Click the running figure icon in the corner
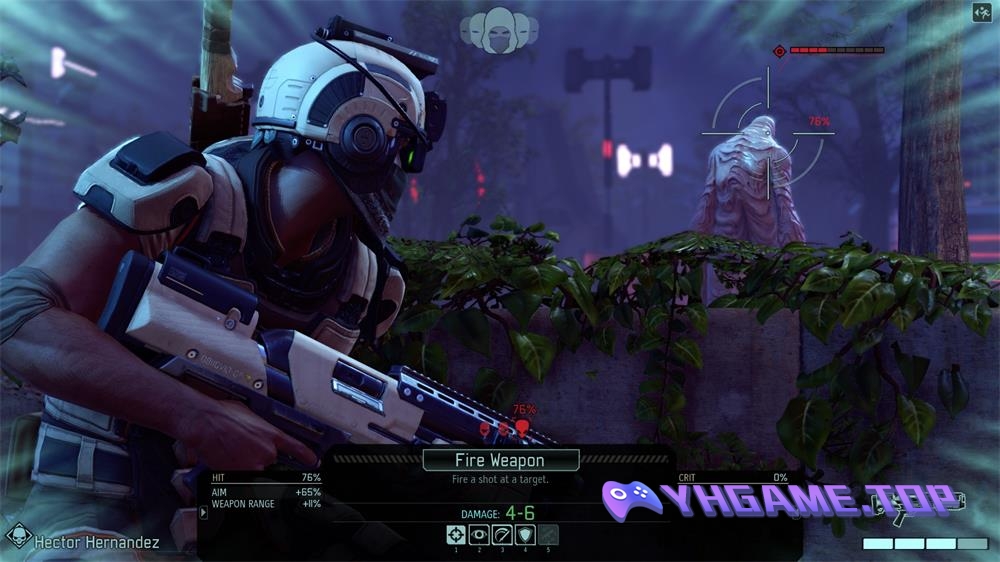Screen dimensions: 1000x562 (x=981, y=13)
